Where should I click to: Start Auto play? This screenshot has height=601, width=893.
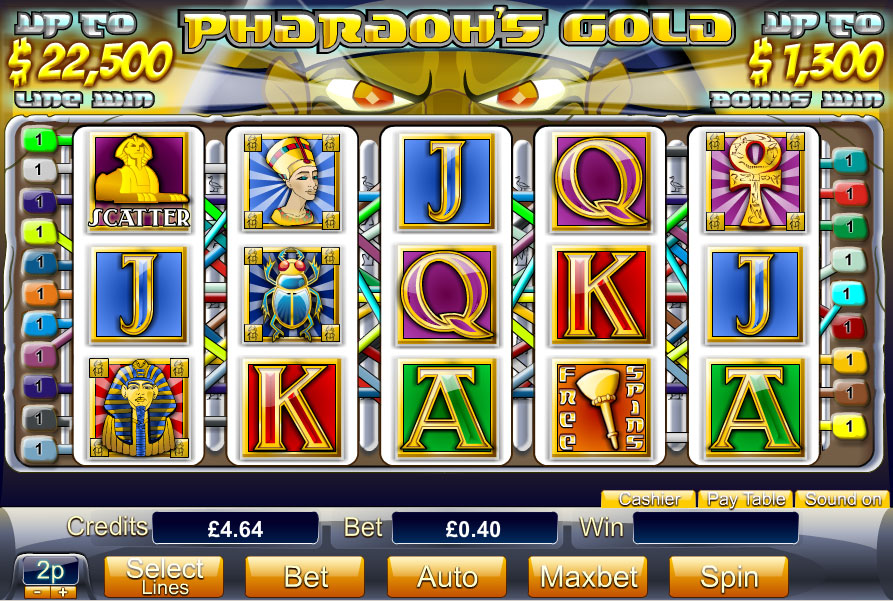(x=446, y=577)
